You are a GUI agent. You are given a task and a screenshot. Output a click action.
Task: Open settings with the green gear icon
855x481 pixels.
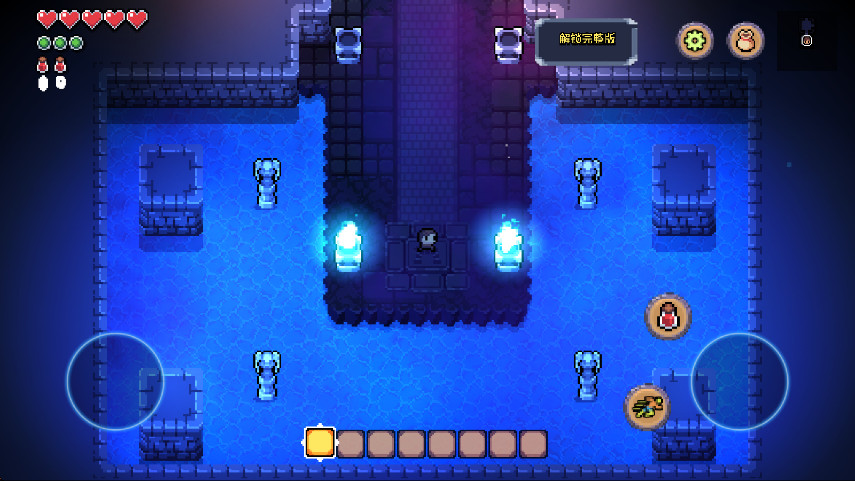coord(695,41)
